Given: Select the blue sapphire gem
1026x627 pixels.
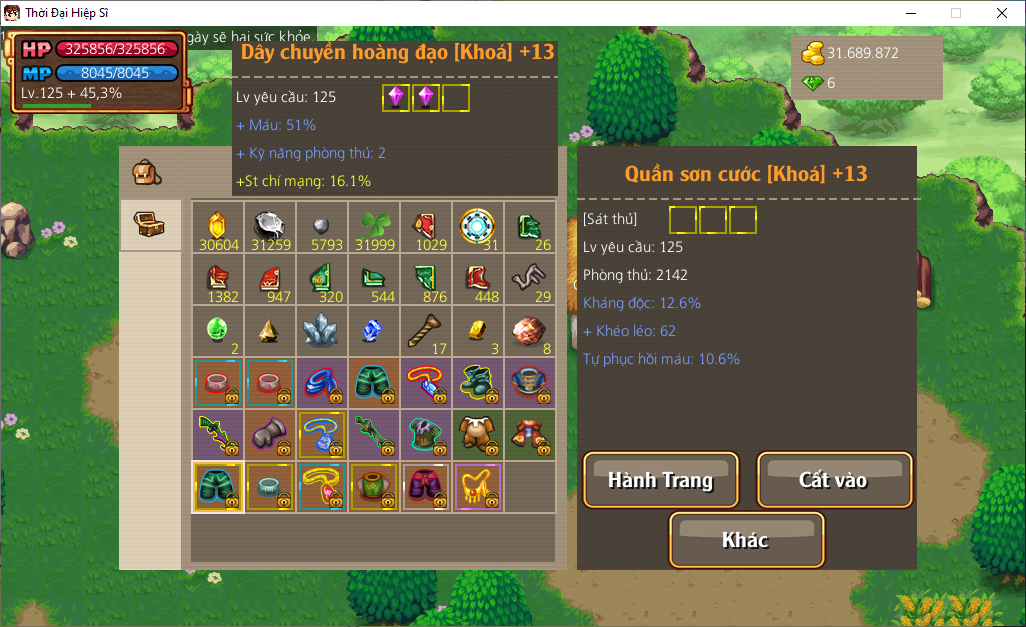Looking at the screenshot, I should [x=374, y=331].
